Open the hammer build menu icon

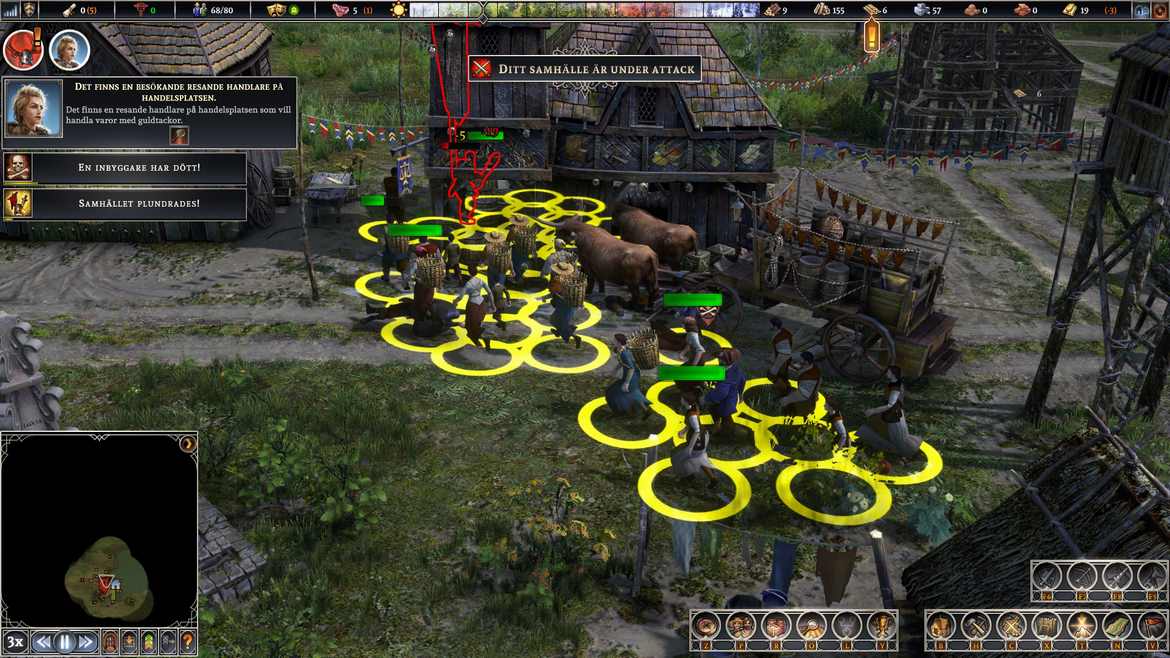tap(975, 626)
